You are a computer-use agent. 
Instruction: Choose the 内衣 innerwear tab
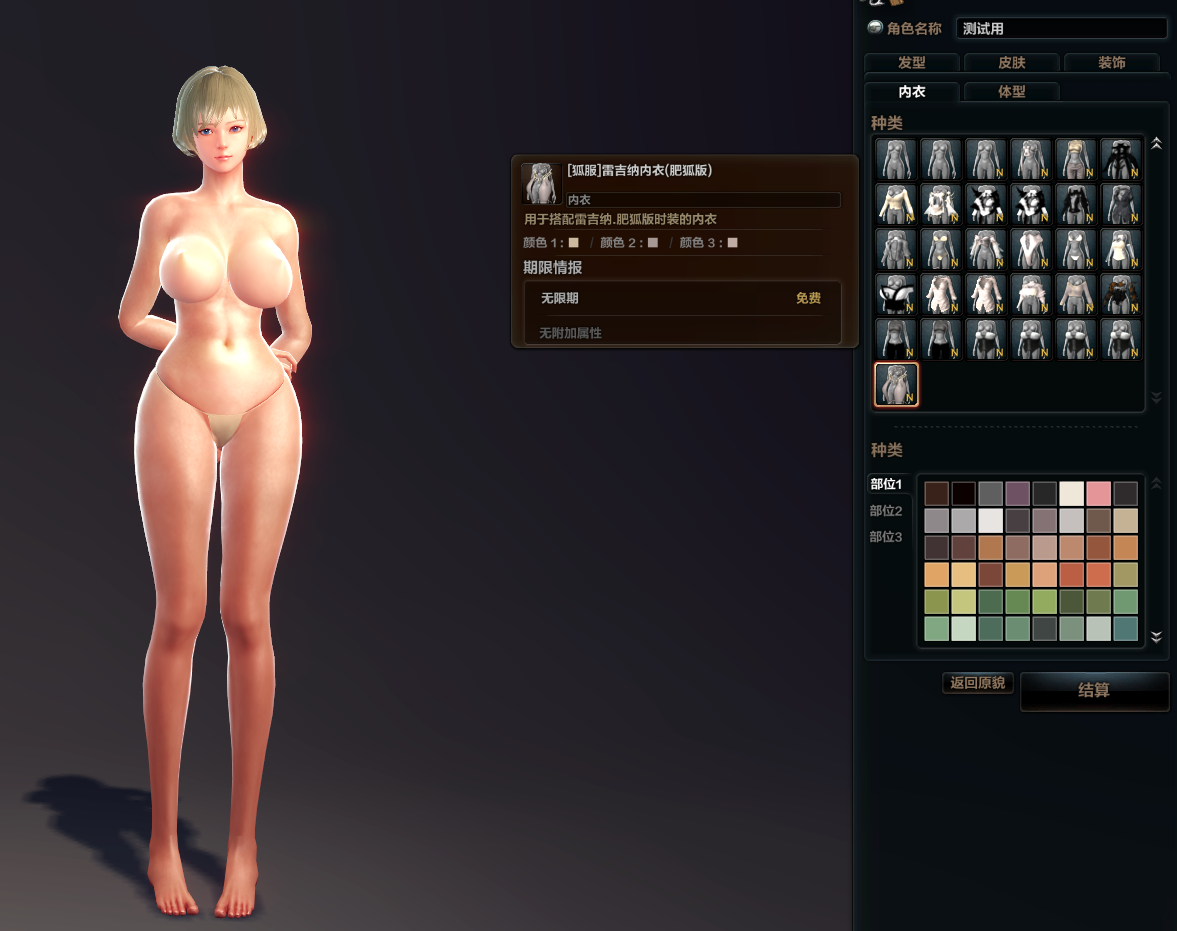[x=911, y=92]
